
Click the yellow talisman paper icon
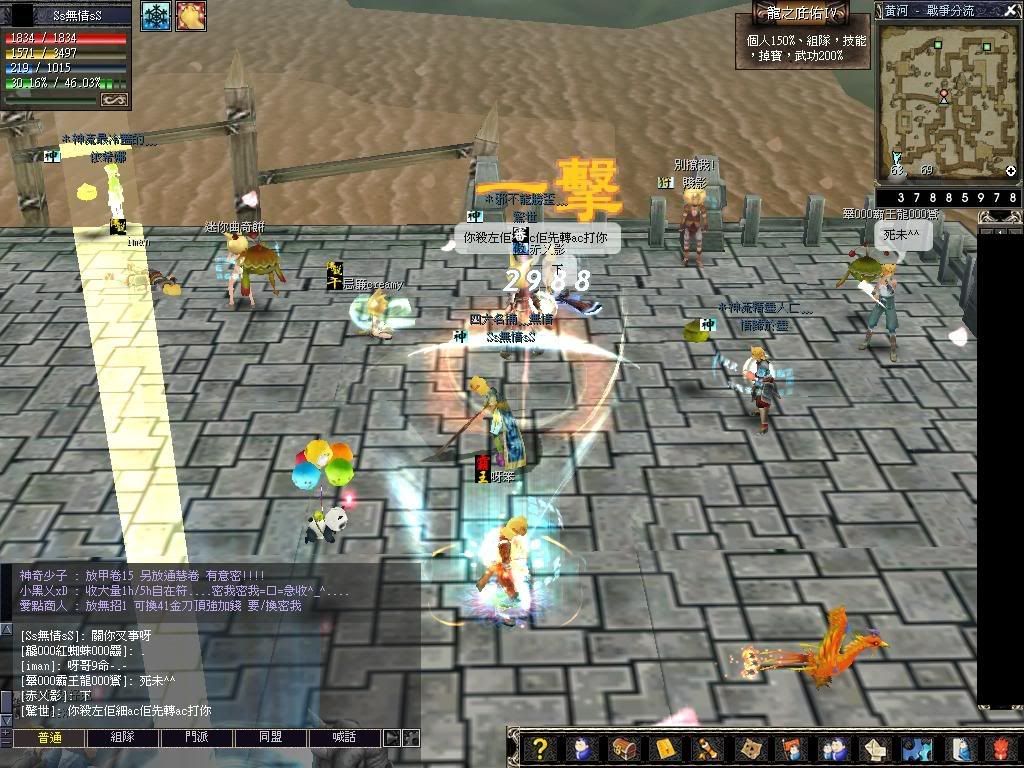click(664, 748)
